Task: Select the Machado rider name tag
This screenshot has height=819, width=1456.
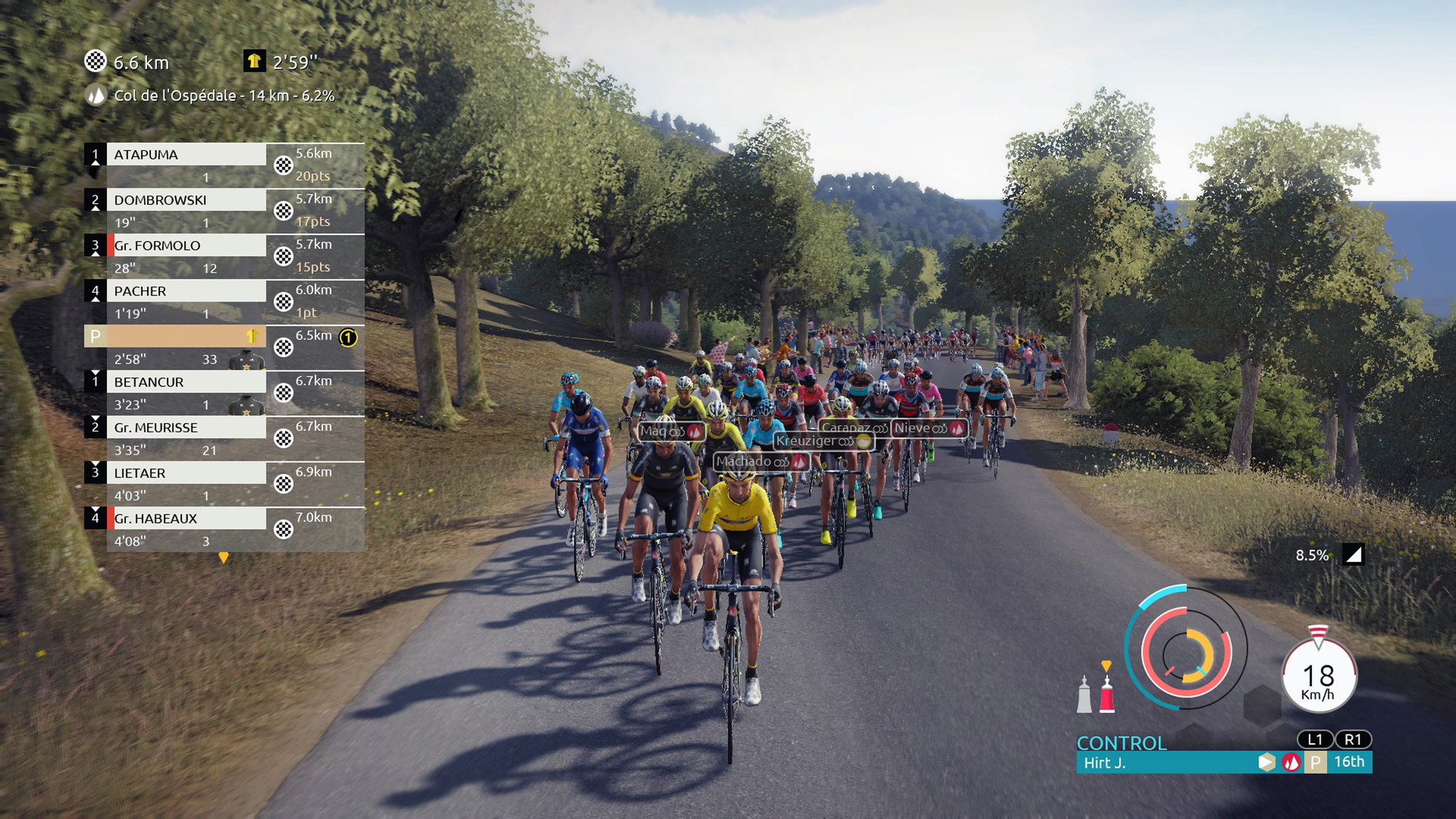Action: pos(761,462)
